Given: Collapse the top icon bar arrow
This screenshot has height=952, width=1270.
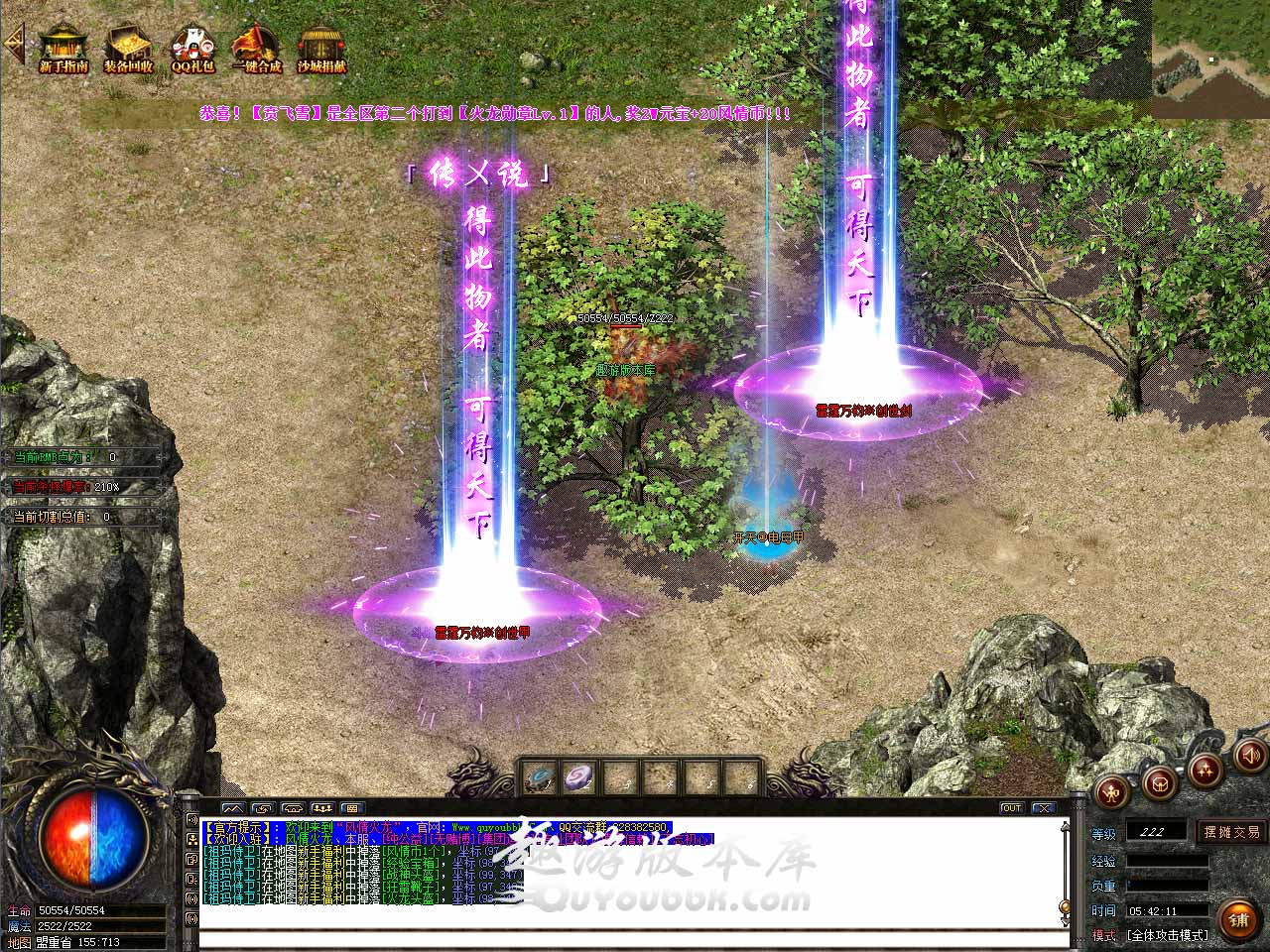Looking at the screenshot, I should click(14, 44).
